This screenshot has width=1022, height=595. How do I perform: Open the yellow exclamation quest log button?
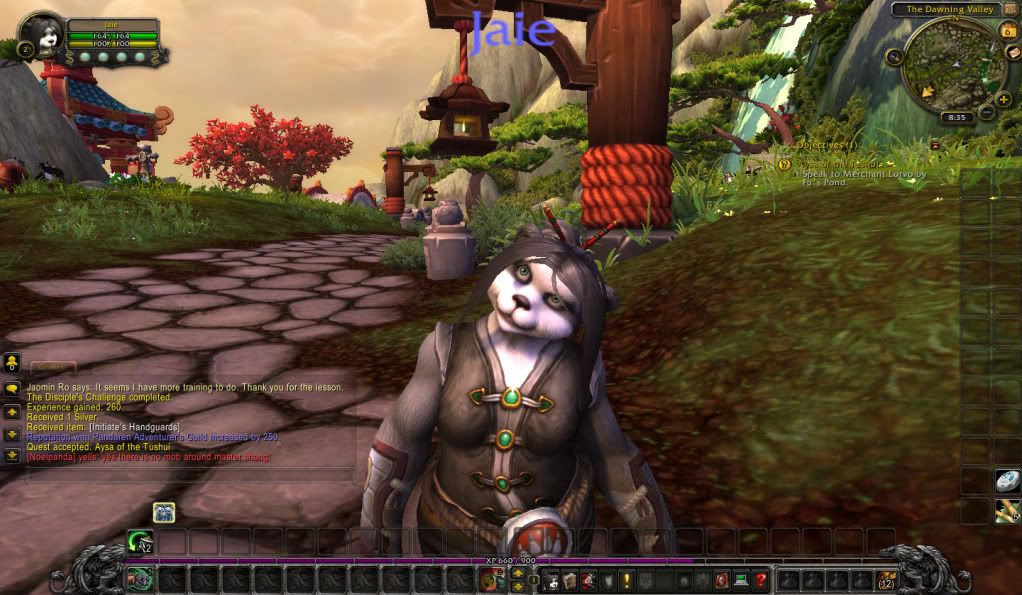627,579
